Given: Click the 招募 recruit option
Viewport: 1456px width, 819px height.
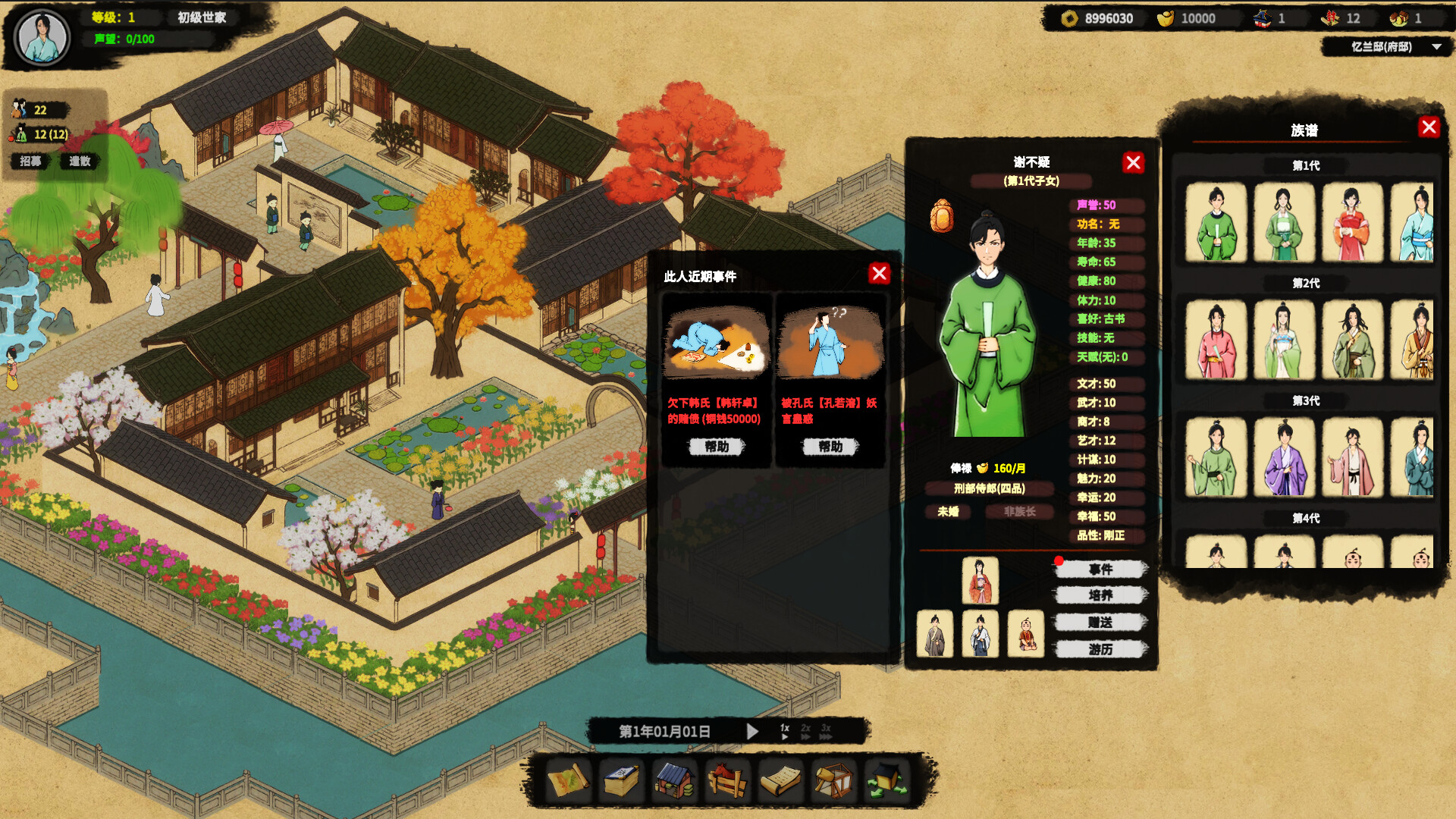Looking at the screenshot, I should 30,161.
